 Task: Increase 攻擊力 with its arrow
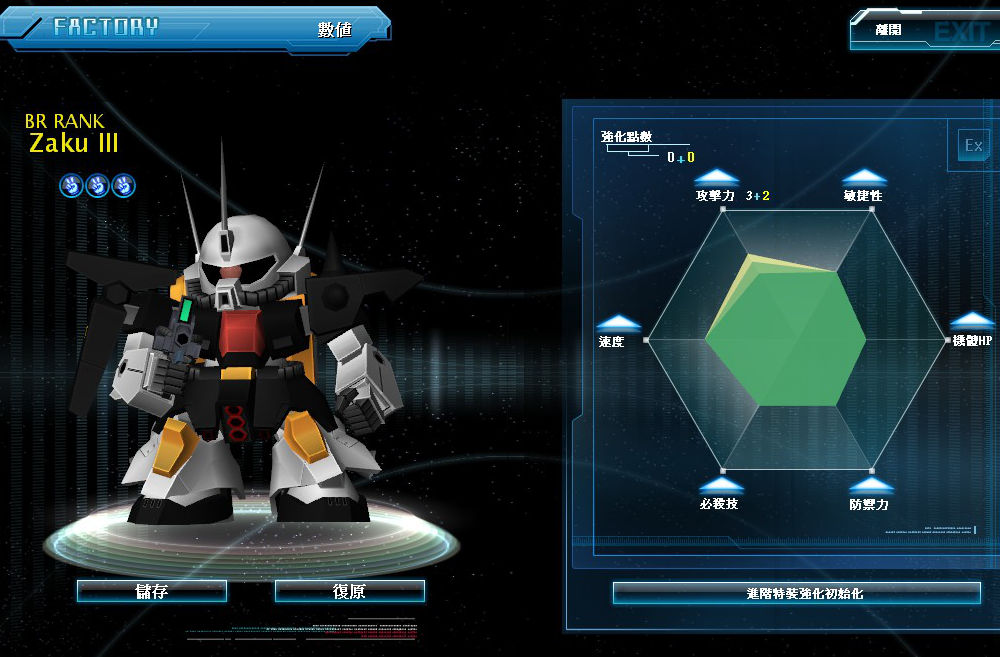(x=716, y=177)
